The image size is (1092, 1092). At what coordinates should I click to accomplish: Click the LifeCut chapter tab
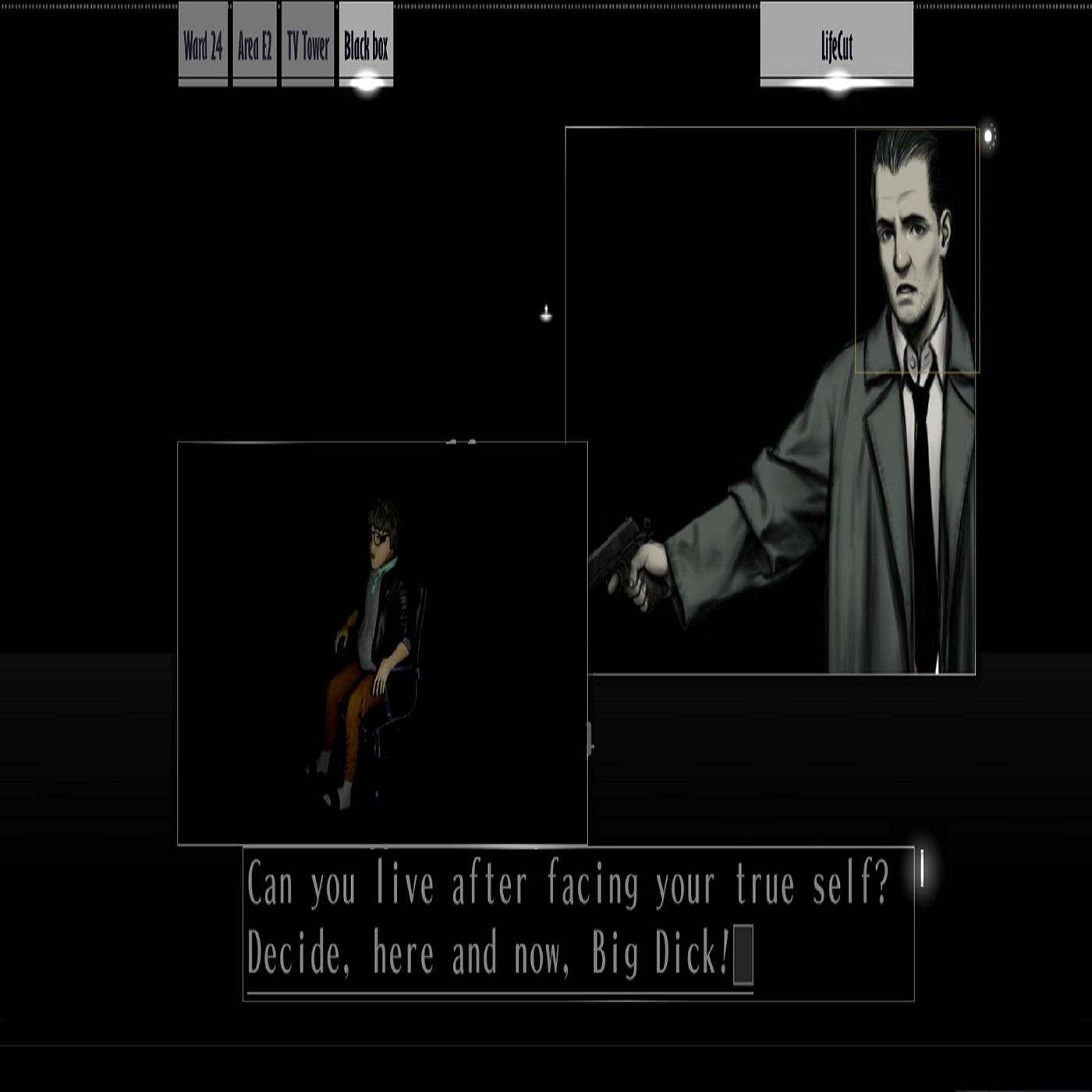click(x=836, y=45)
